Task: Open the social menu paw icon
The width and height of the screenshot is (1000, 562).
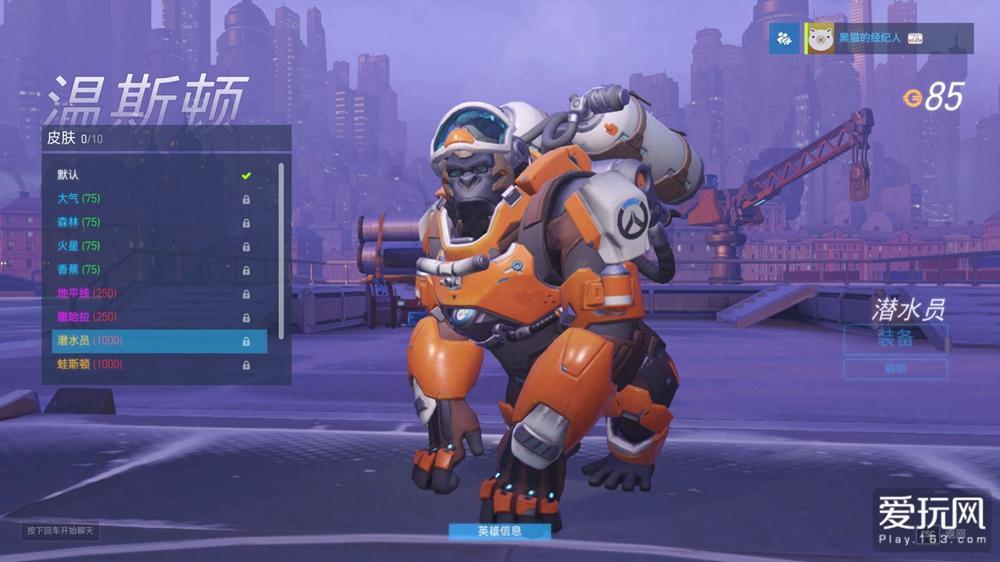Action: point(786,38)
